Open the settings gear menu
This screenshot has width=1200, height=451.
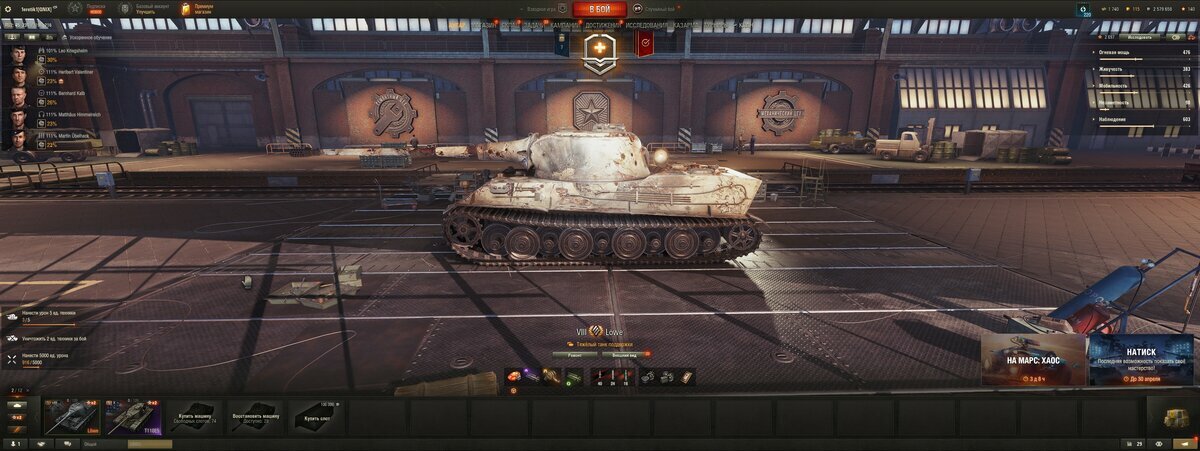click(x=9, y=9)
